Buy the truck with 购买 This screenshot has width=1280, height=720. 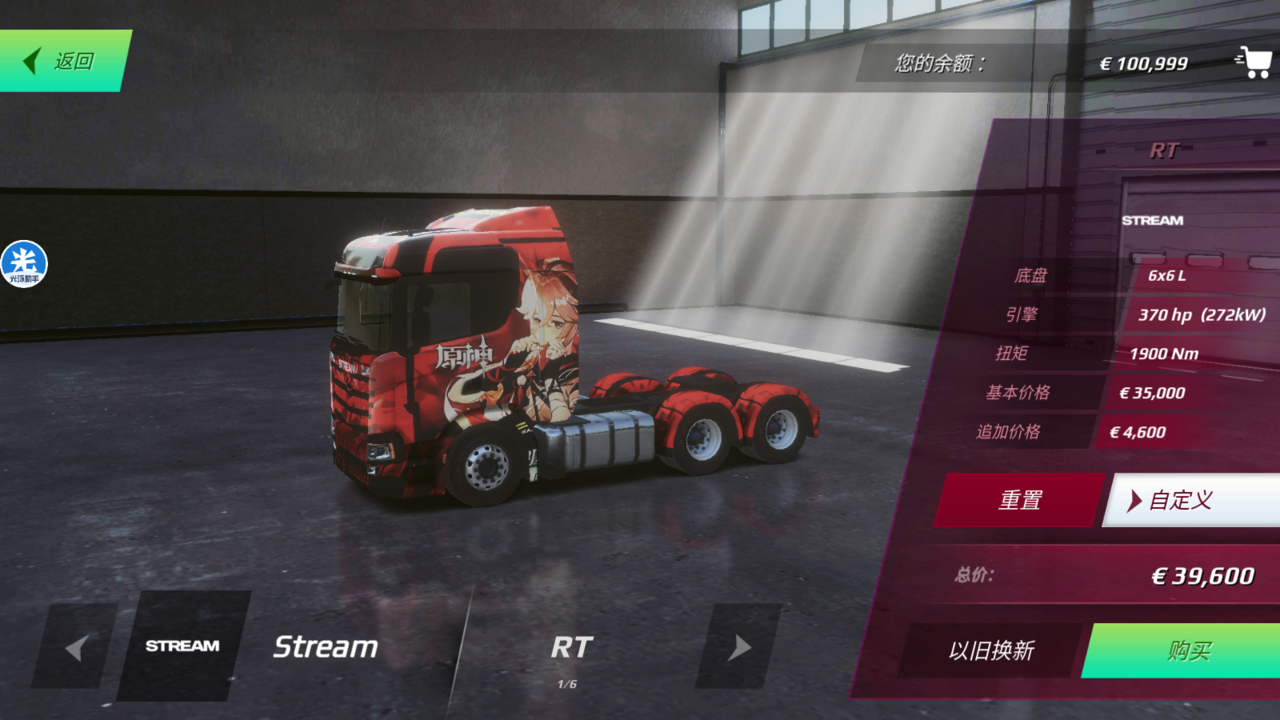(x=1188, y=651)
